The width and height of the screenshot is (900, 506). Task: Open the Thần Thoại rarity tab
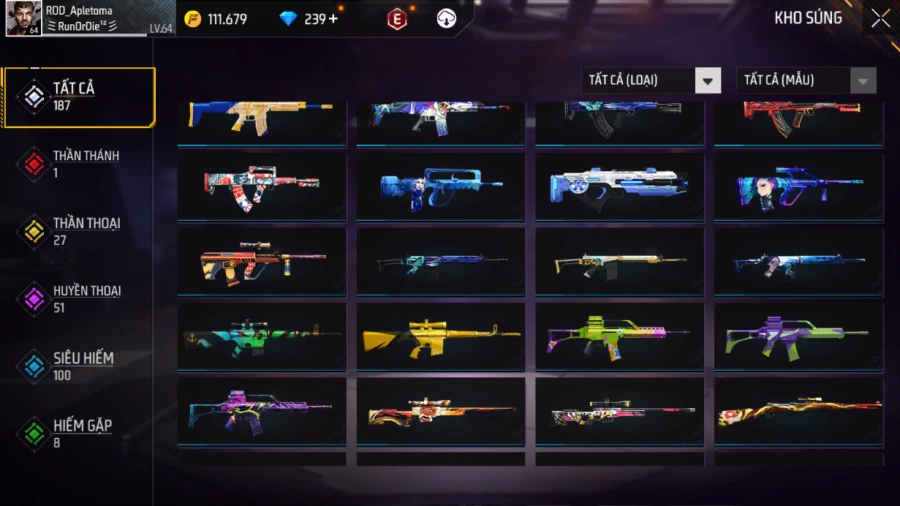[79, 231]
